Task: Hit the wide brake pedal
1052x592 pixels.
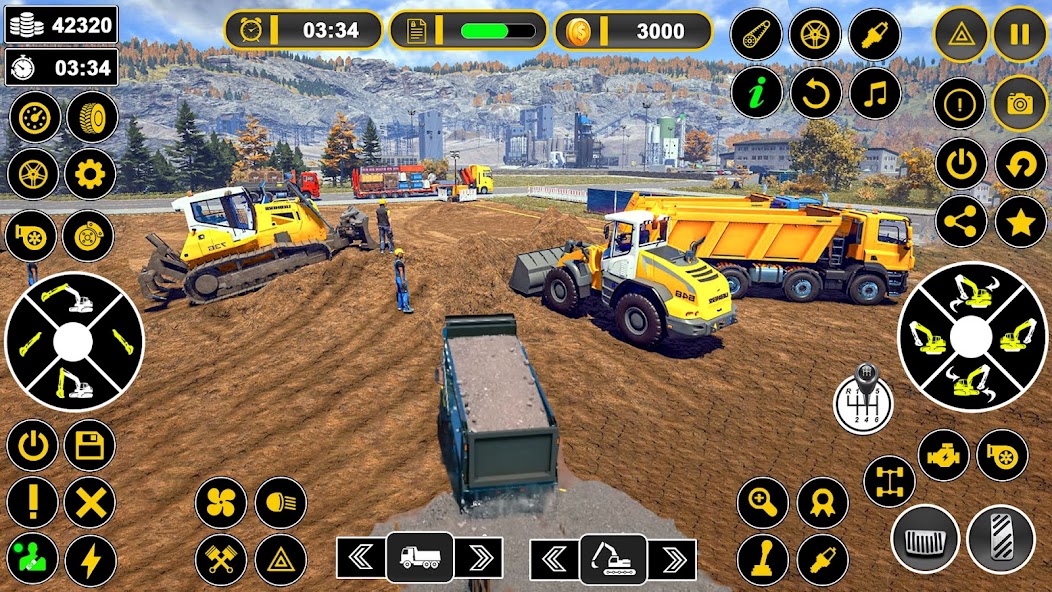Action: point(925,539)
